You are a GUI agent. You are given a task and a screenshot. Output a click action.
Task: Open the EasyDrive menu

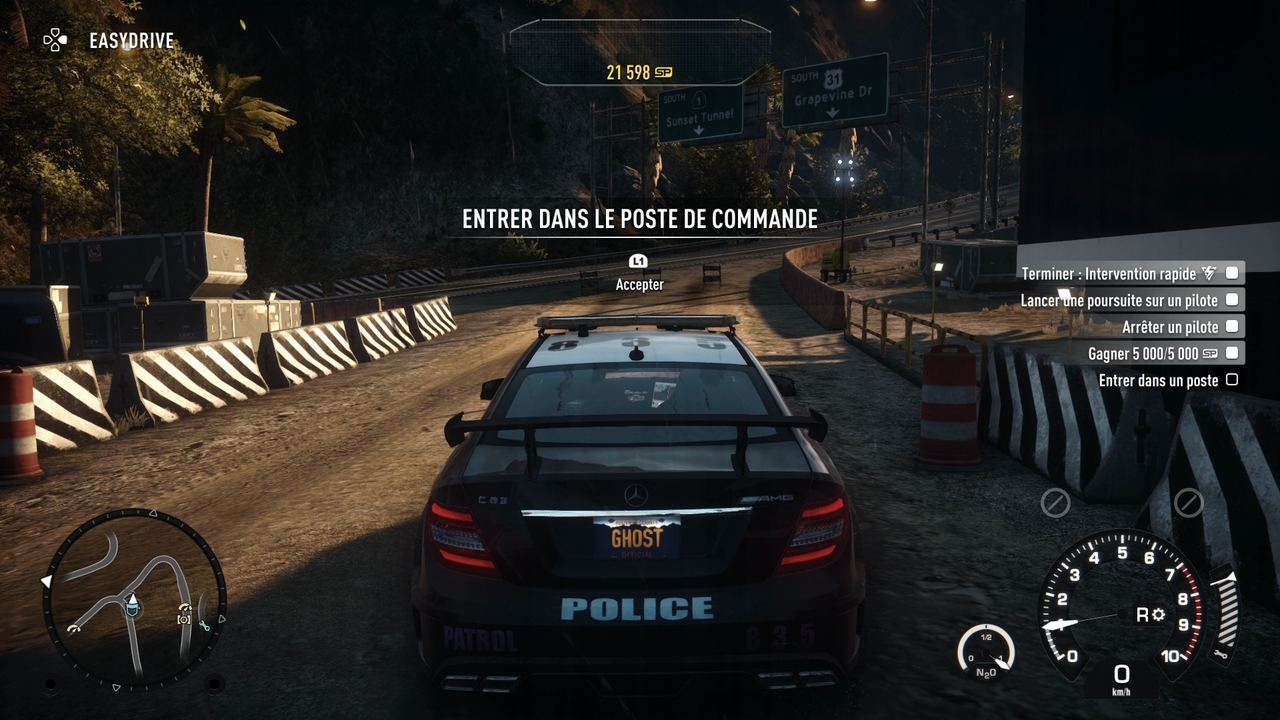[108, 41]
